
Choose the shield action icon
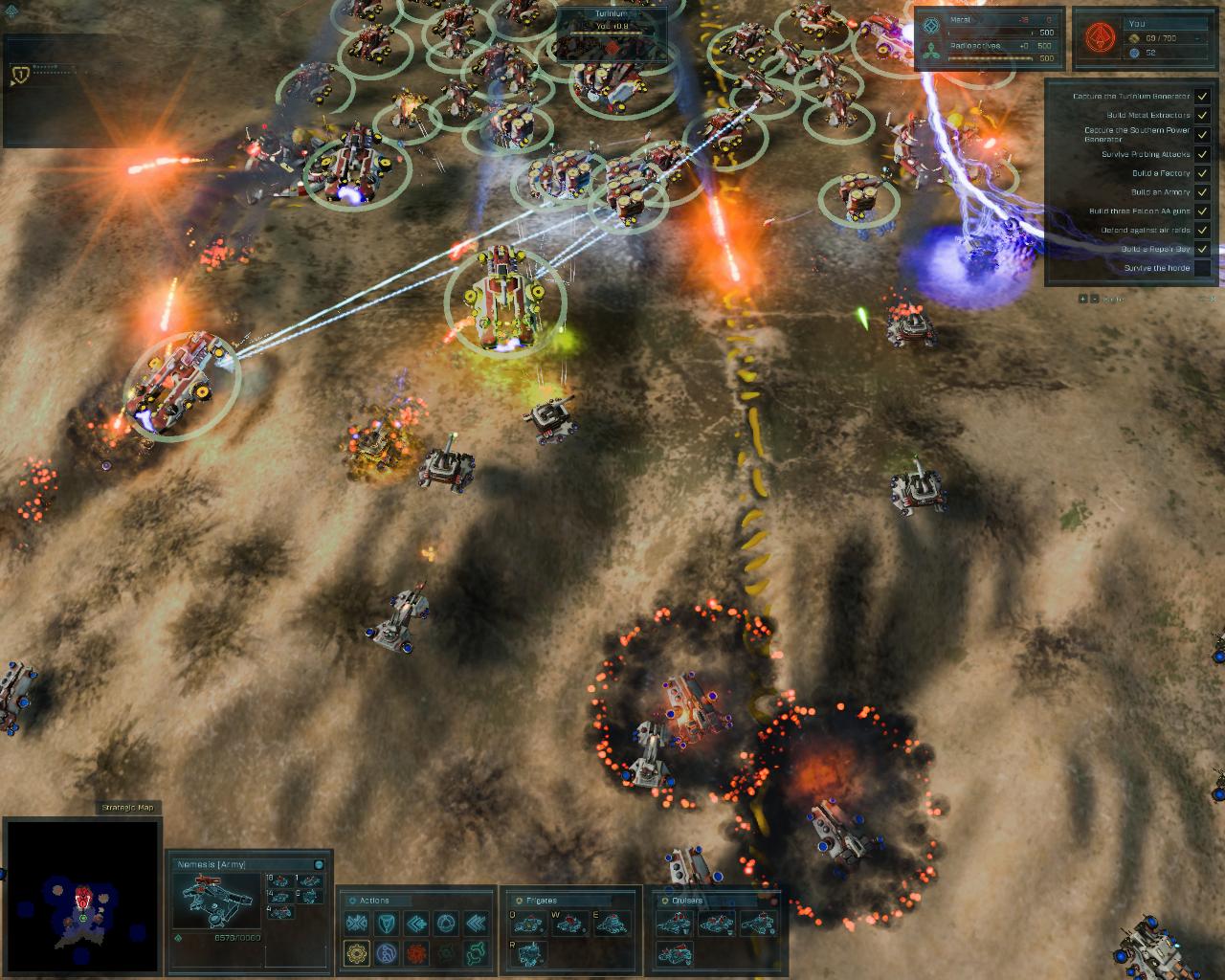pos(387,924)
